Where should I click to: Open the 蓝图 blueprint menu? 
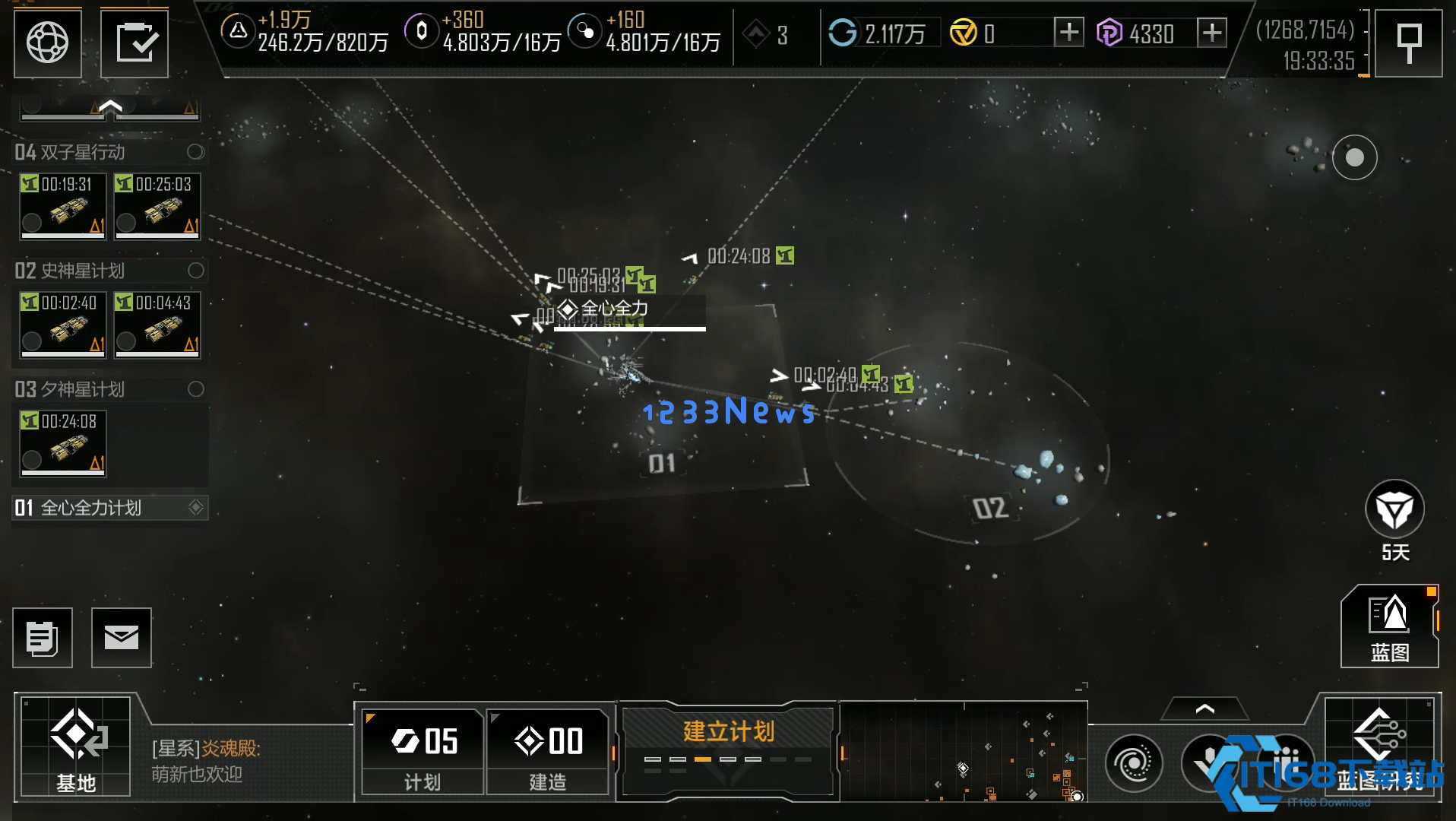(1389, 627)
